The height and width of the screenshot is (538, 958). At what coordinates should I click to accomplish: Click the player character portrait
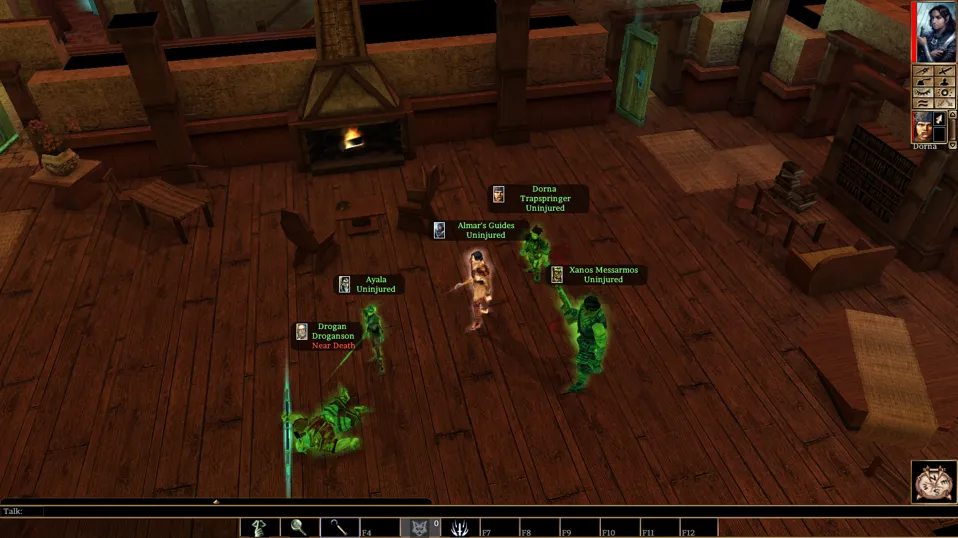pyautogui.click(x=935, y=30)
